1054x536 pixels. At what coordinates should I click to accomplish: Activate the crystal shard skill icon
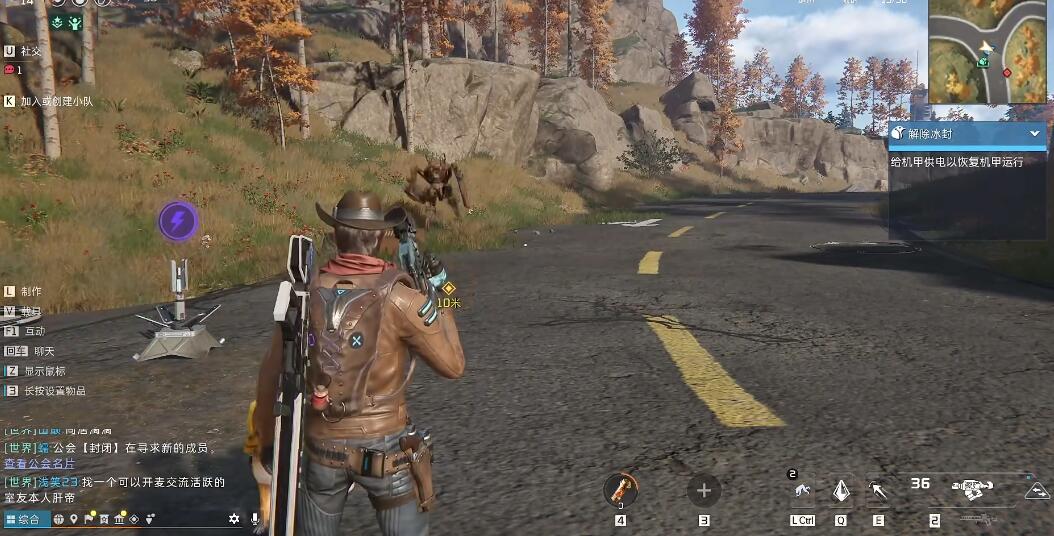(841, 490)
